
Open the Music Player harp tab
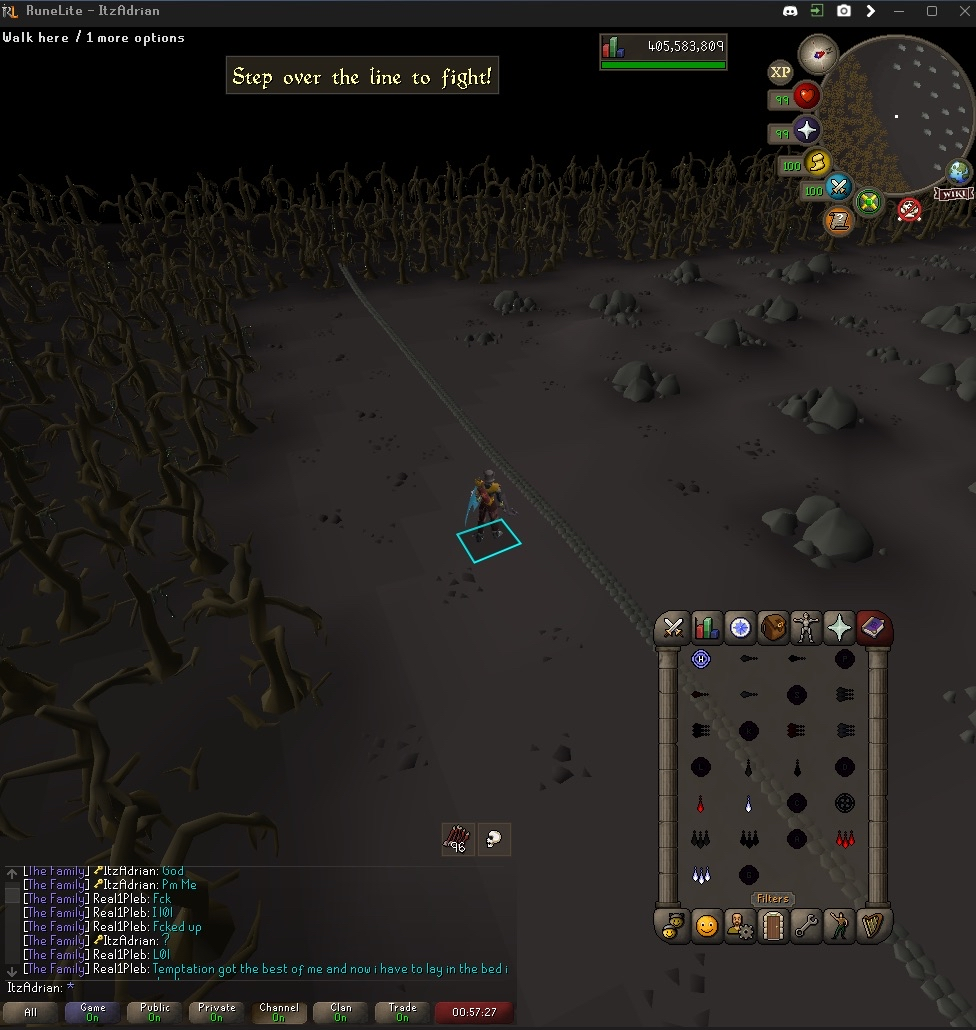tap(874, 926)
